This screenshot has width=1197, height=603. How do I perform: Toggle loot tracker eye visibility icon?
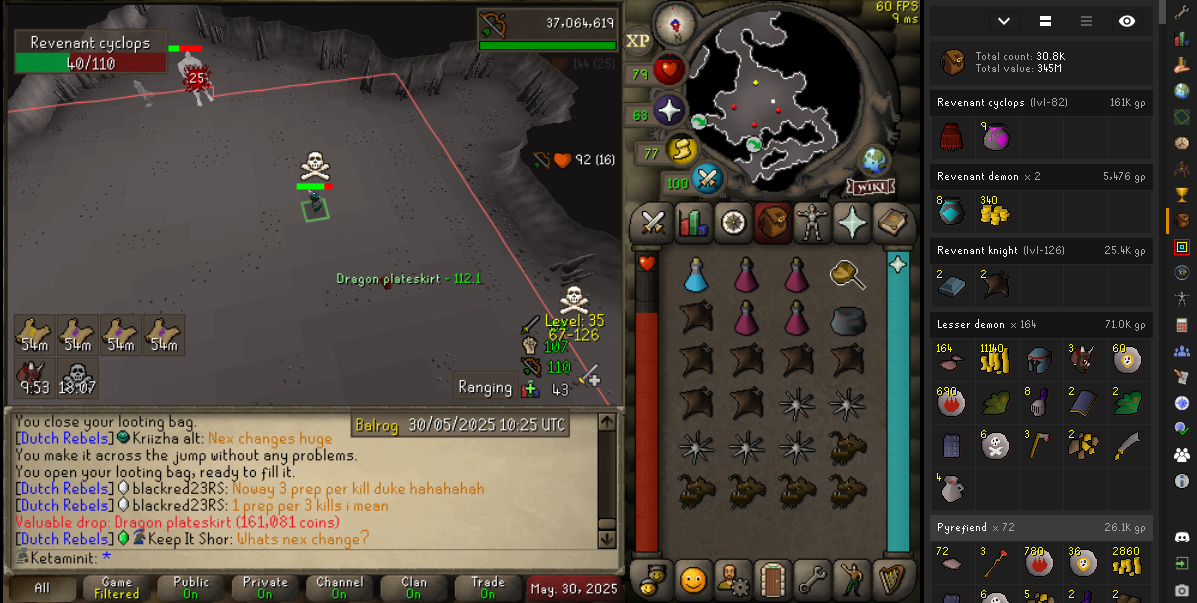(x=1127, y=21)
